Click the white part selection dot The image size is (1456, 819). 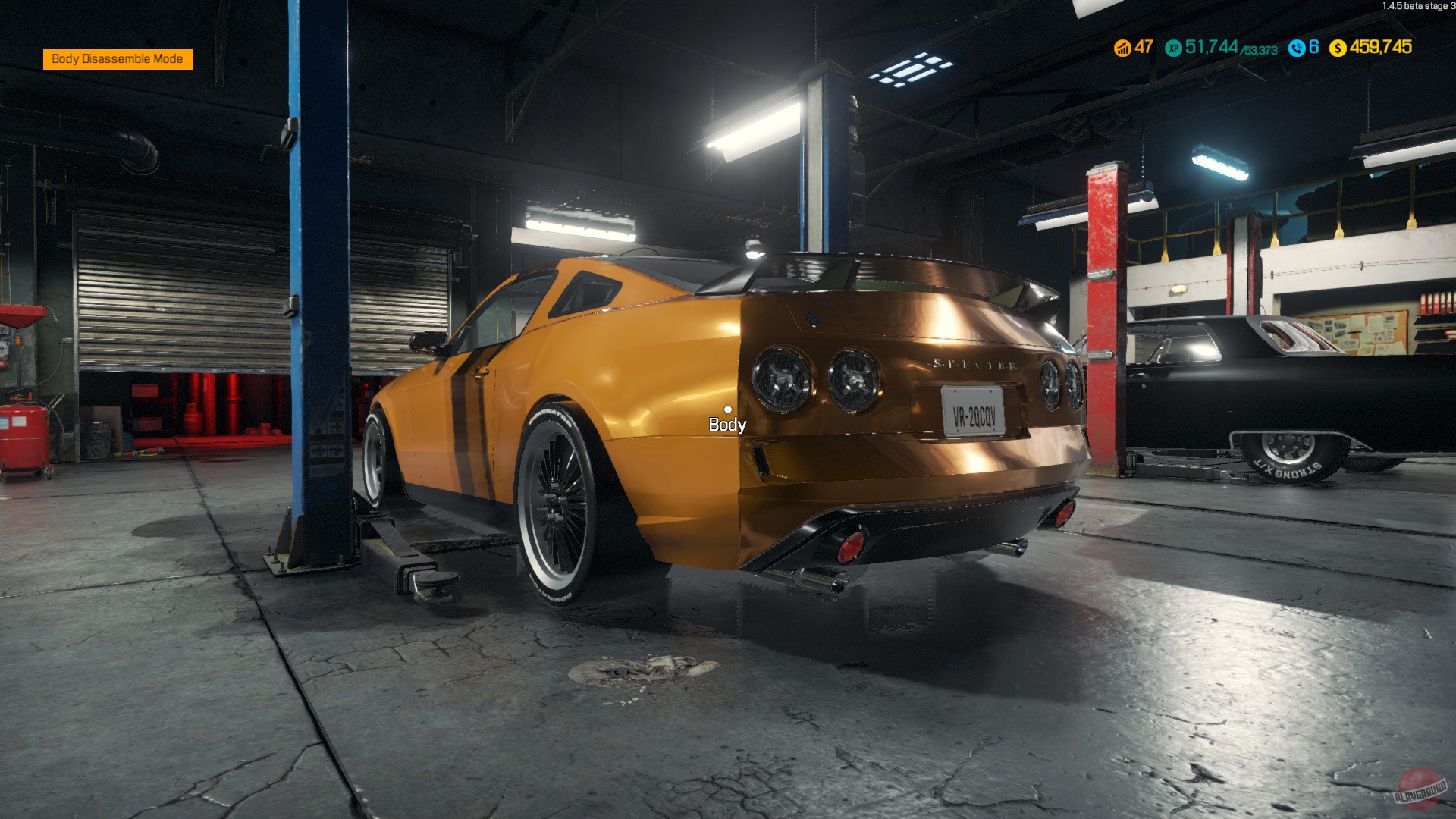729,409
